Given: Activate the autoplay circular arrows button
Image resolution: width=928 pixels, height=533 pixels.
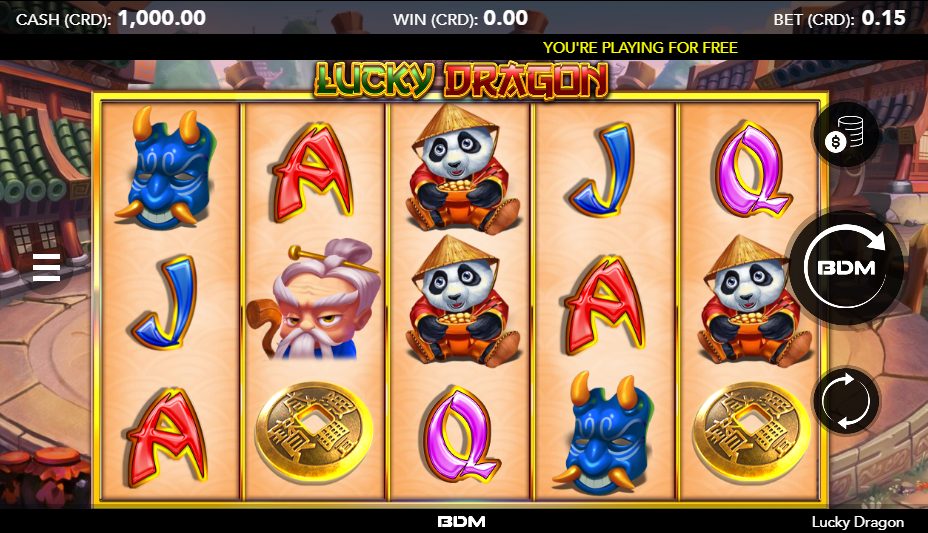Looking at the screenshot, I should pos(846,401).
